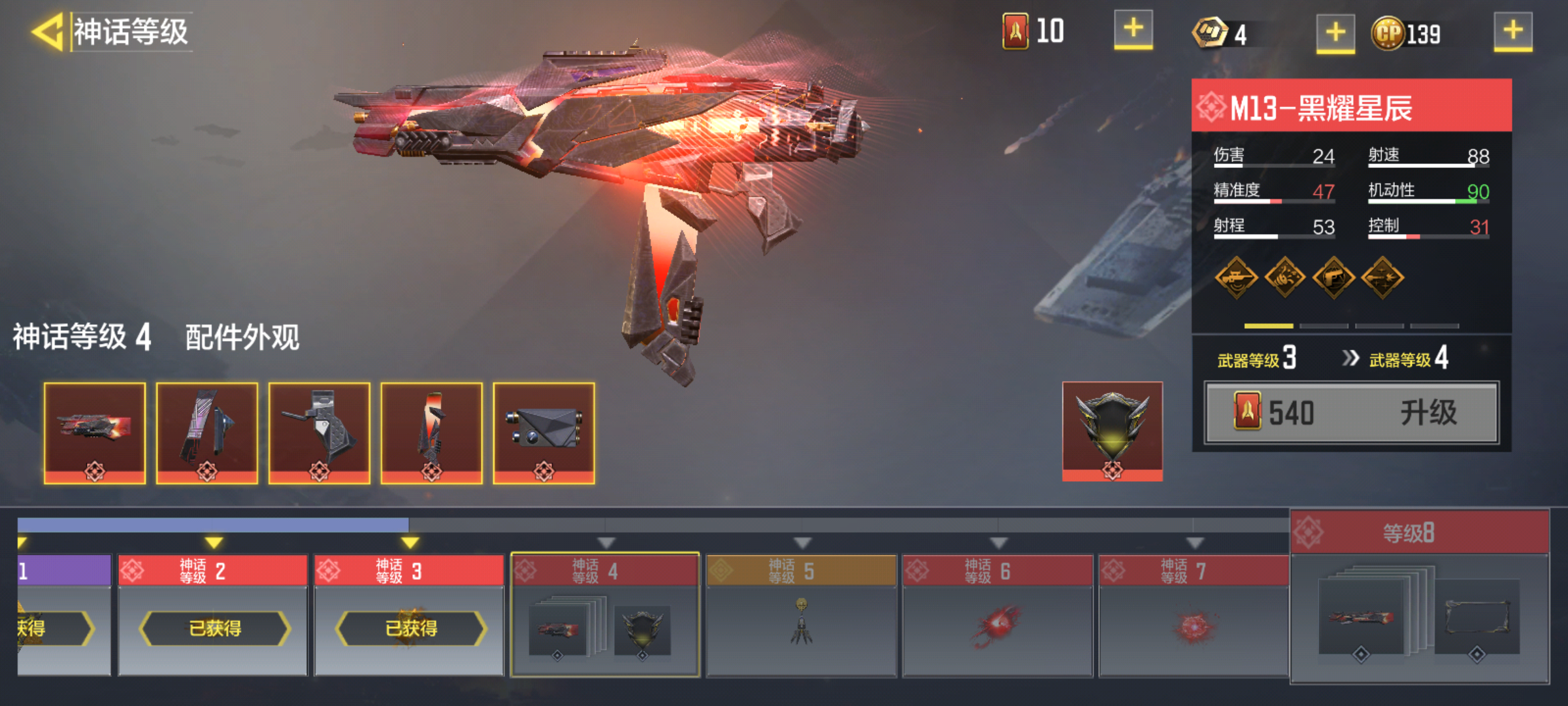Add more CP currency via plus
The height and width of the screenshot is (706, 1568).
tap(1512, 31)
